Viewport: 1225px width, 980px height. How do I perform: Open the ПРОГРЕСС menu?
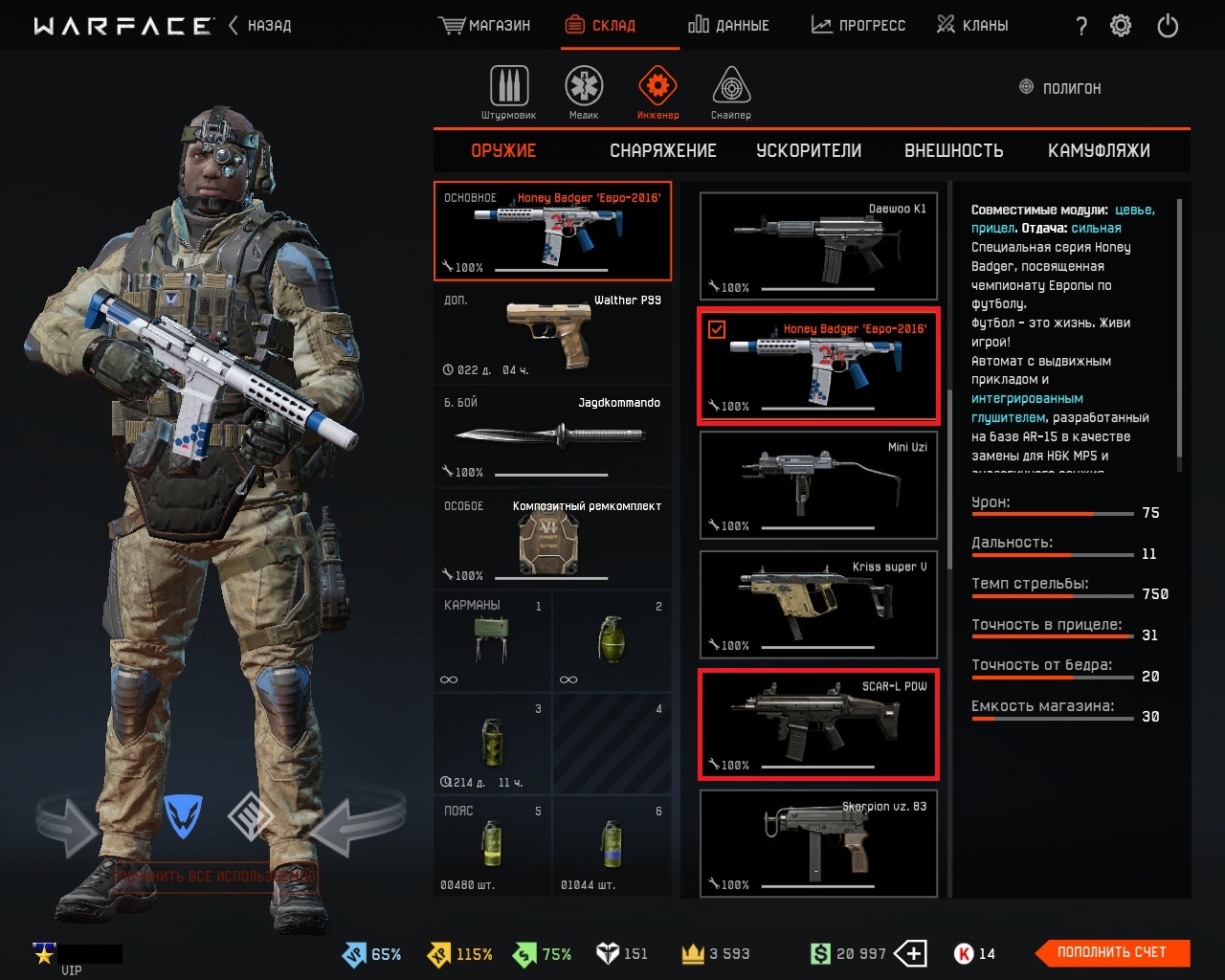point(858,26)
